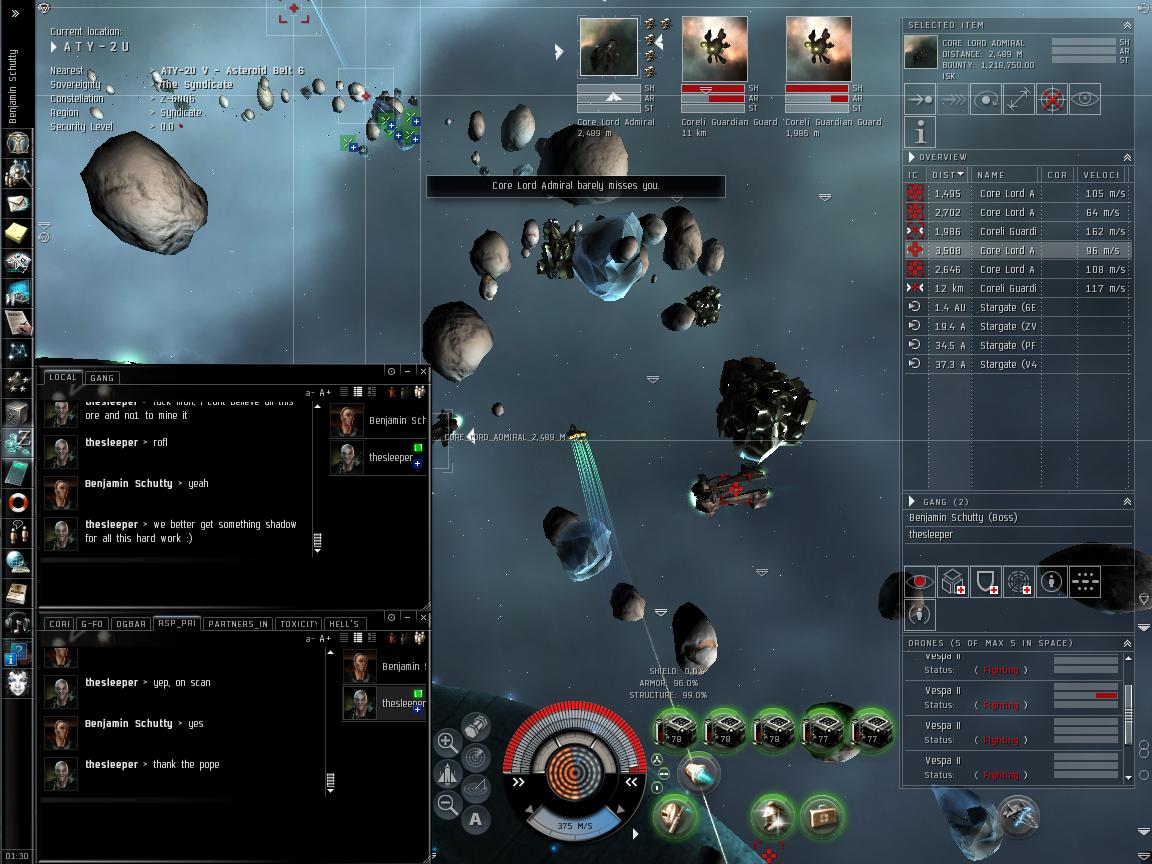Orbit the selected Core Lord Admiral
Screen dimensions: 1152x864
(986, 99)
